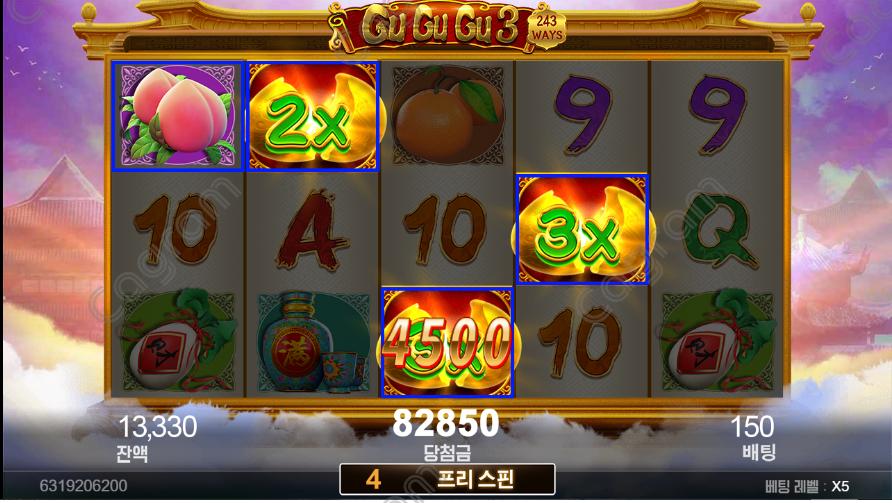Image resolution: width=892 pixels, height=503 pixels.
Task: Select the 150 betting amount display
Action: 752,429
